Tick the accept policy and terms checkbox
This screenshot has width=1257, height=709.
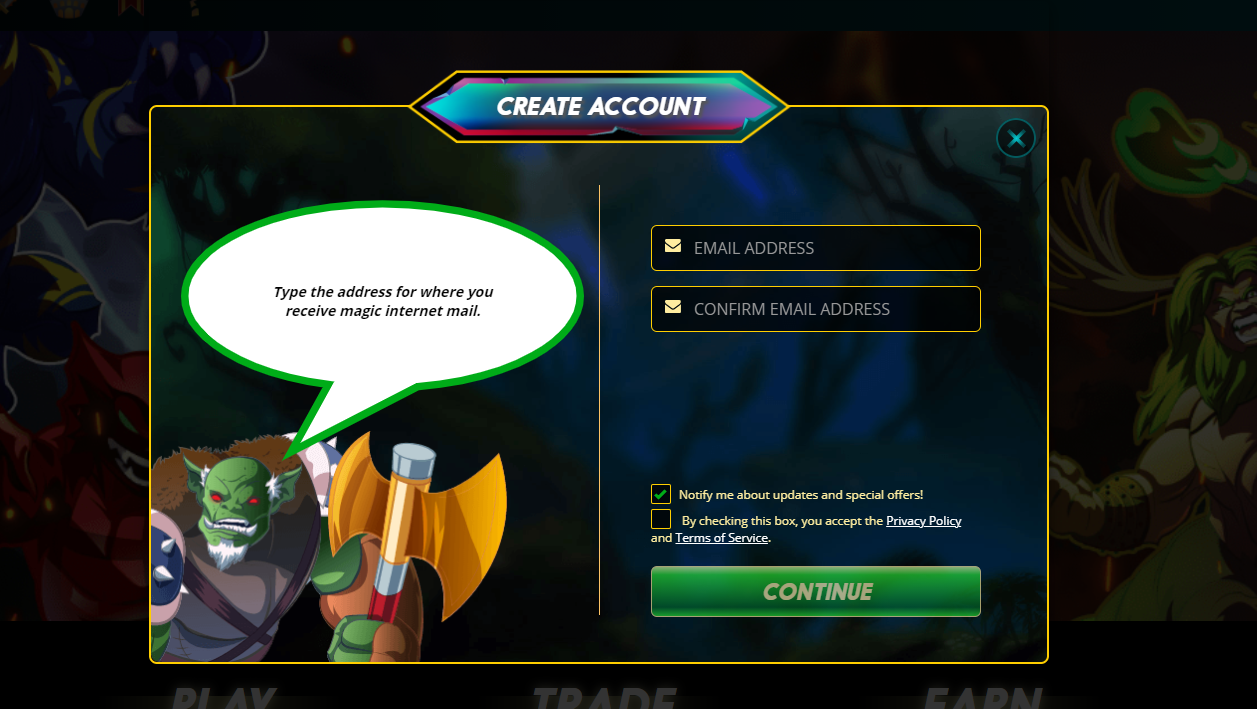[661, 520]
